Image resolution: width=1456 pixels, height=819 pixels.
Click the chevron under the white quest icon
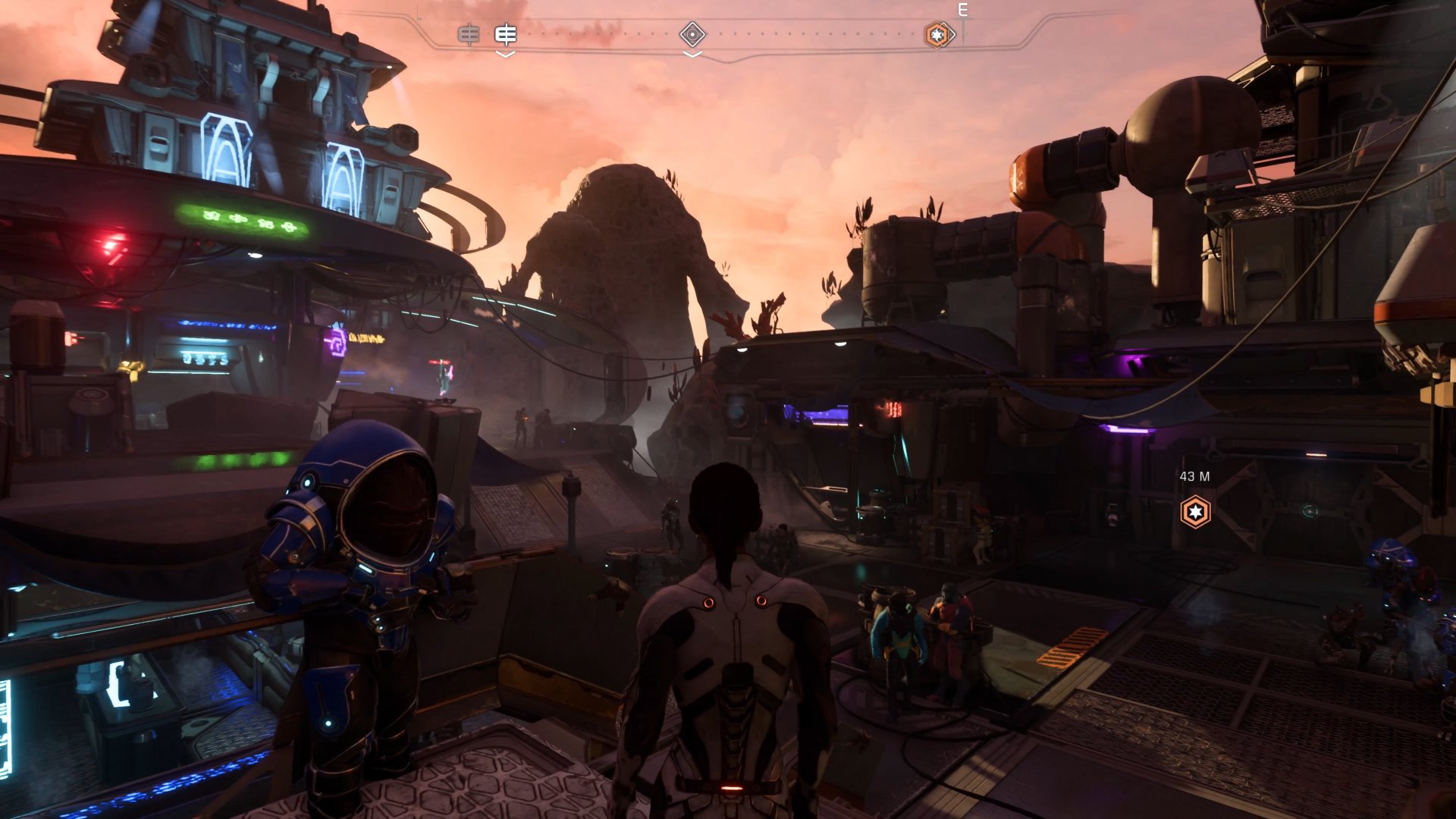pyautogui.click(x=505, y=55)
